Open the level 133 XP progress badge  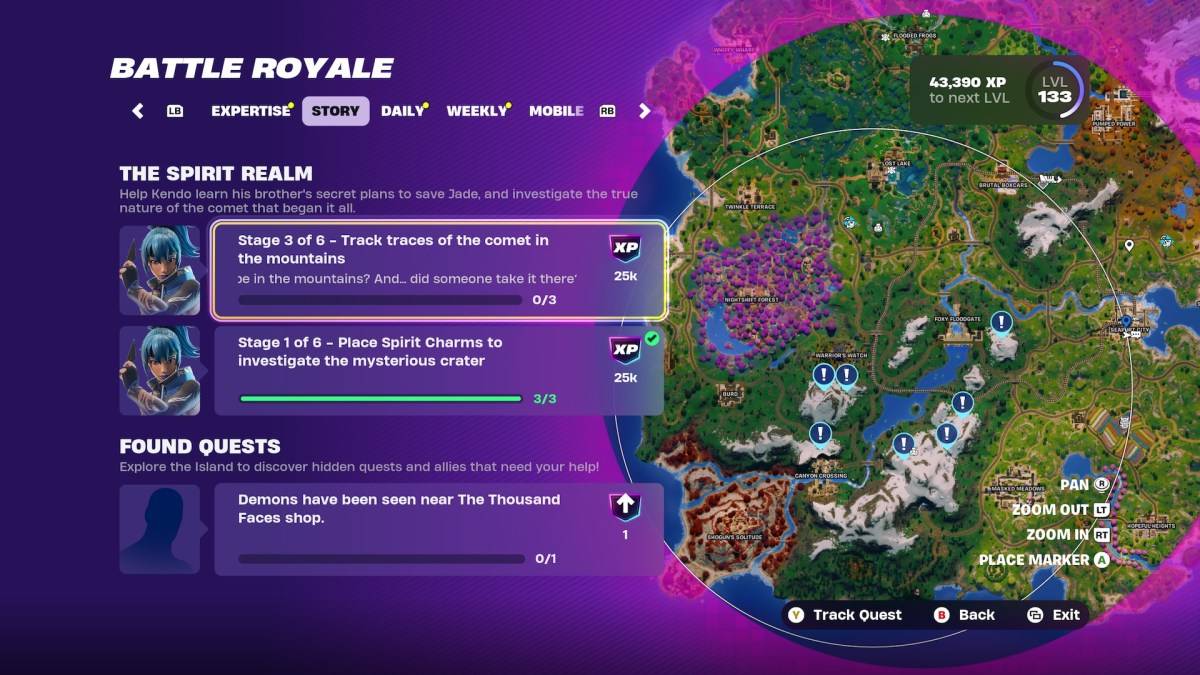tap(1055, 90)
